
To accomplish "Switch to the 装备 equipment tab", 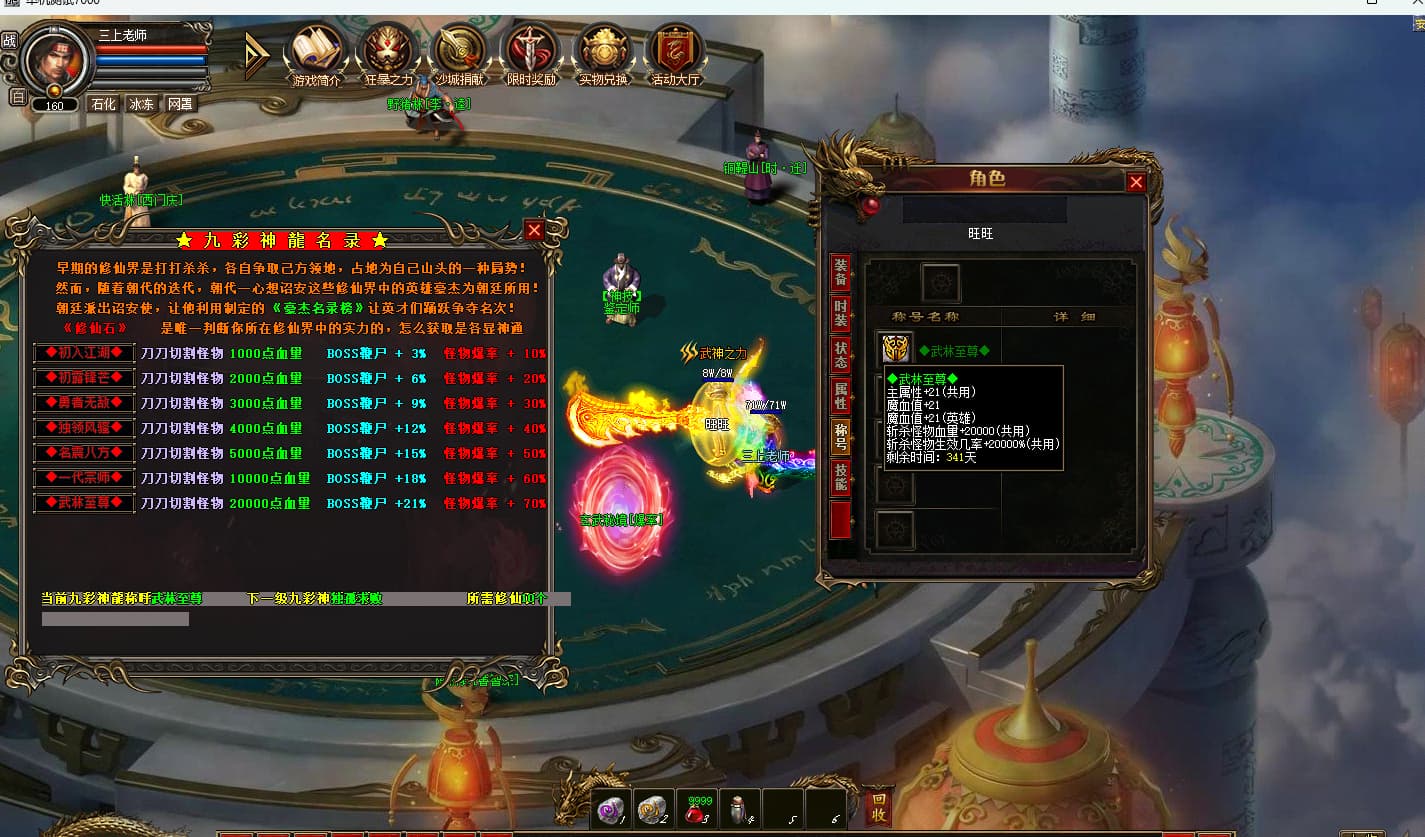I will click(x=841, y=272).
